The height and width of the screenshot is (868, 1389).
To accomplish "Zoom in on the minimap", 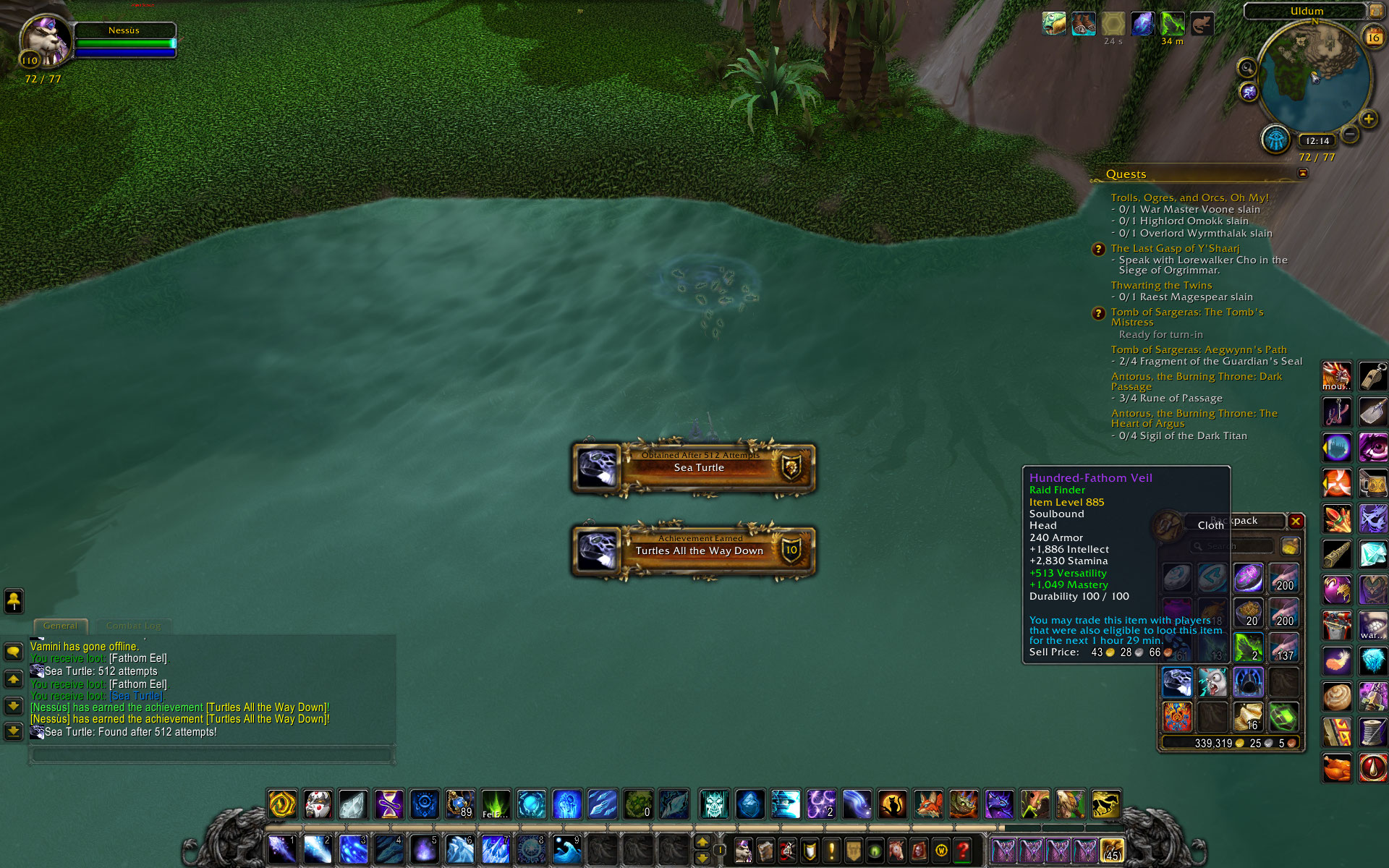I will (x=1368, y=119).
